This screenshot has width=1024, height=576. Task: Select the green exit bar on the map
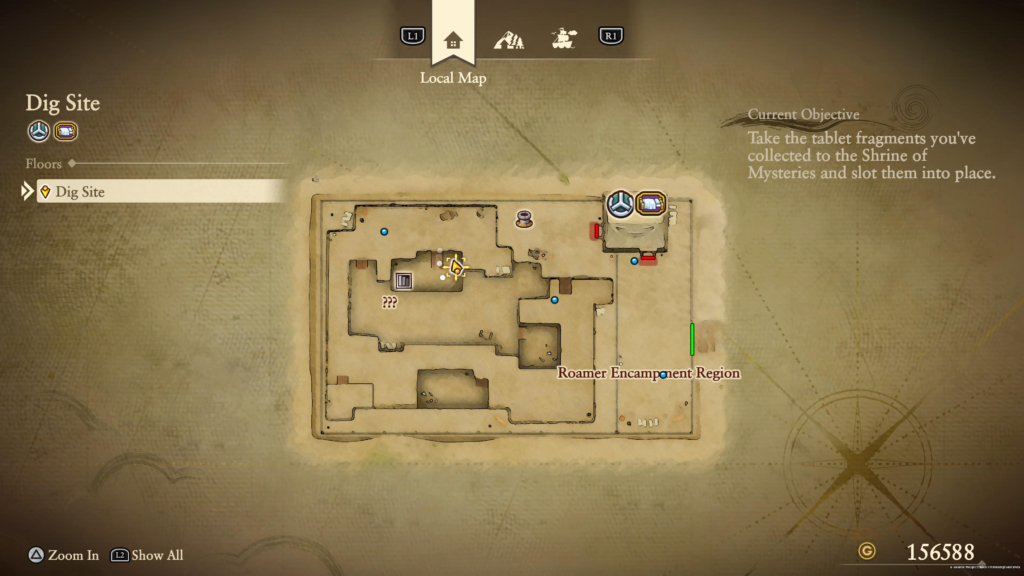692,339
